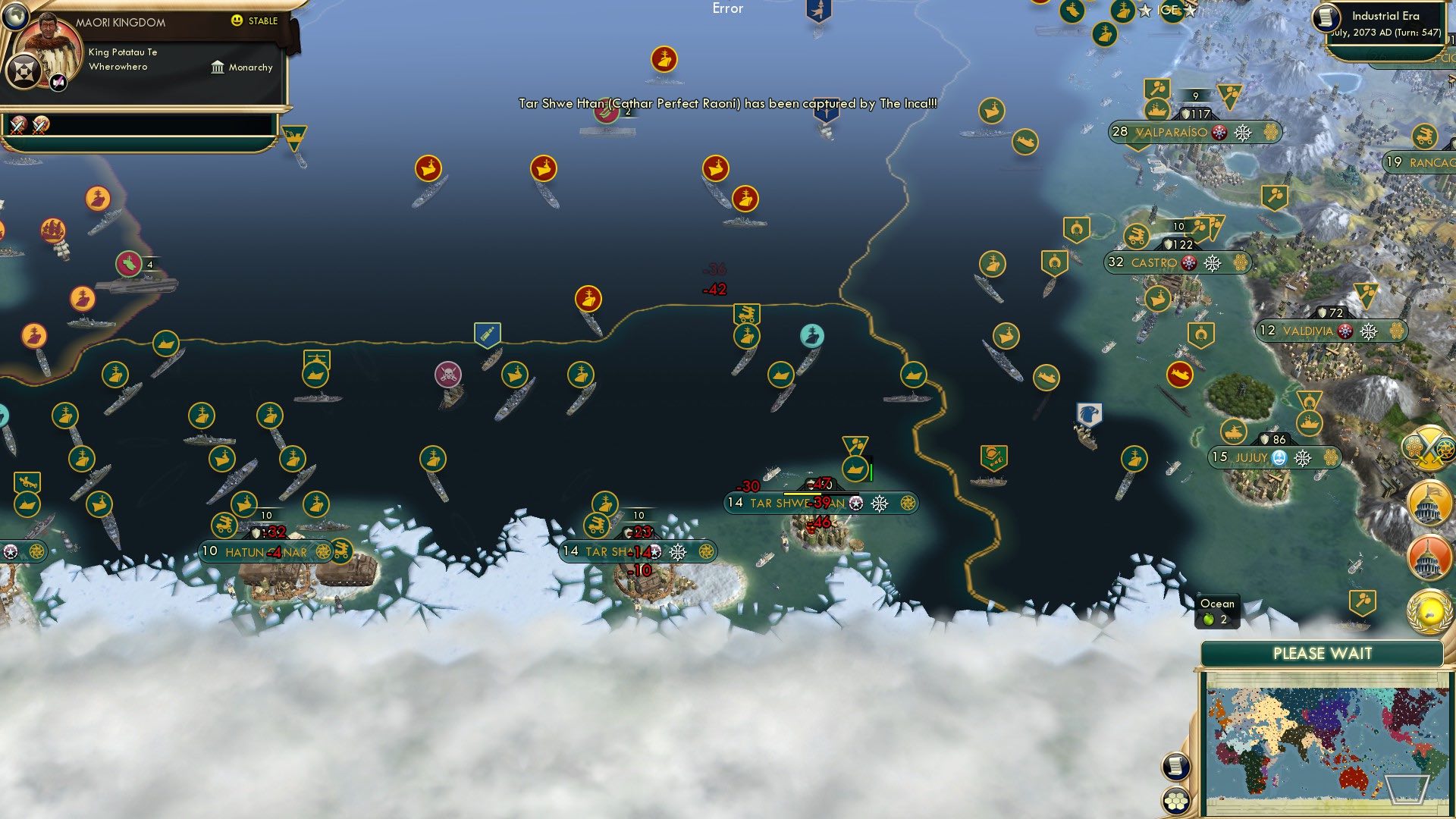Open the crossed-swords military overview icon on right edge

(1428, 448)
